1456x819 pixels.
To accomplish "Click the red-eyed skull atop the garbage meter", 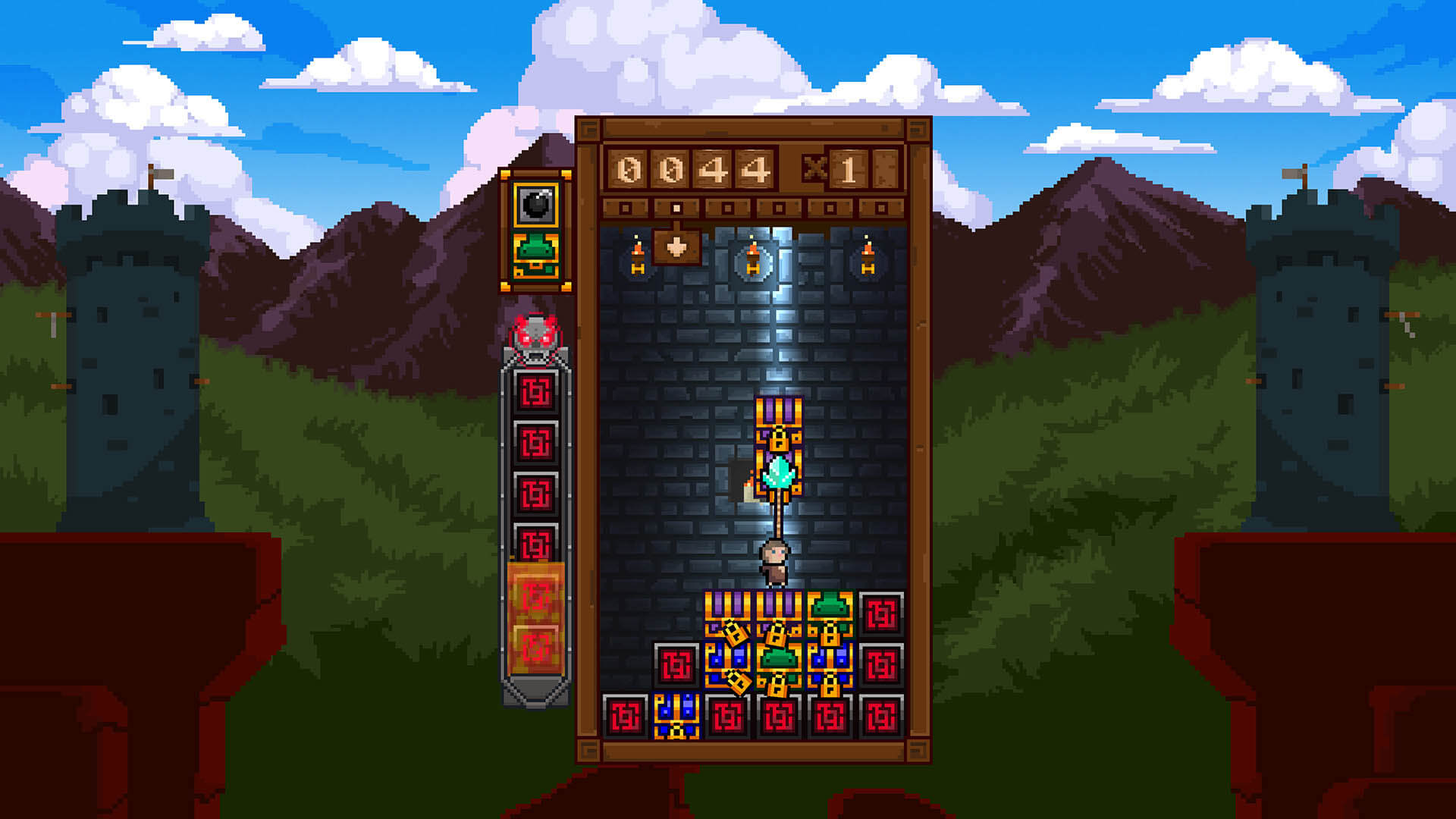I will 536,338.
